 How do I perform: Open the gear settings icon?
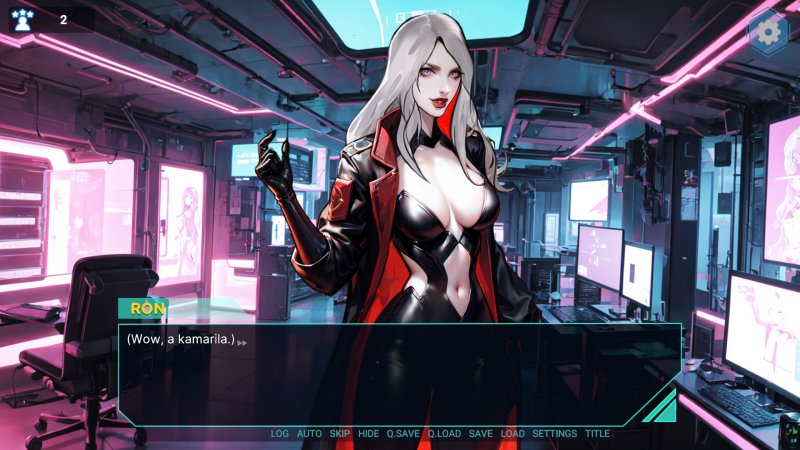[768, 32]
